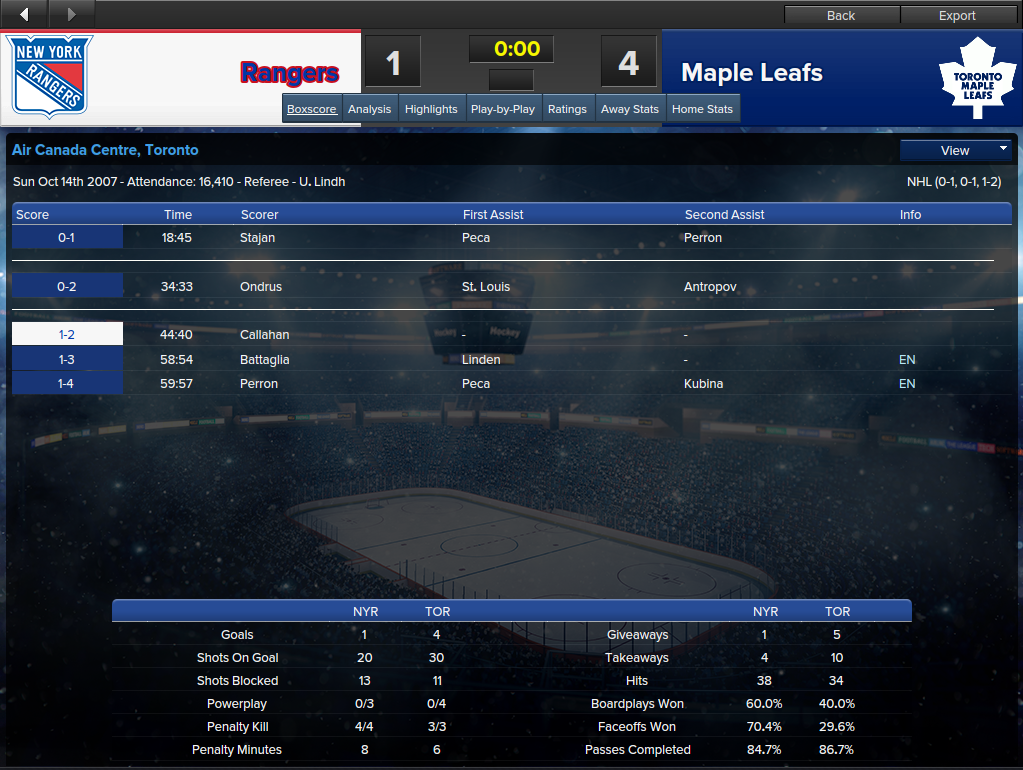Open the Rangers team name link
Screen dimensions: 1023x770
click(290, 73)
